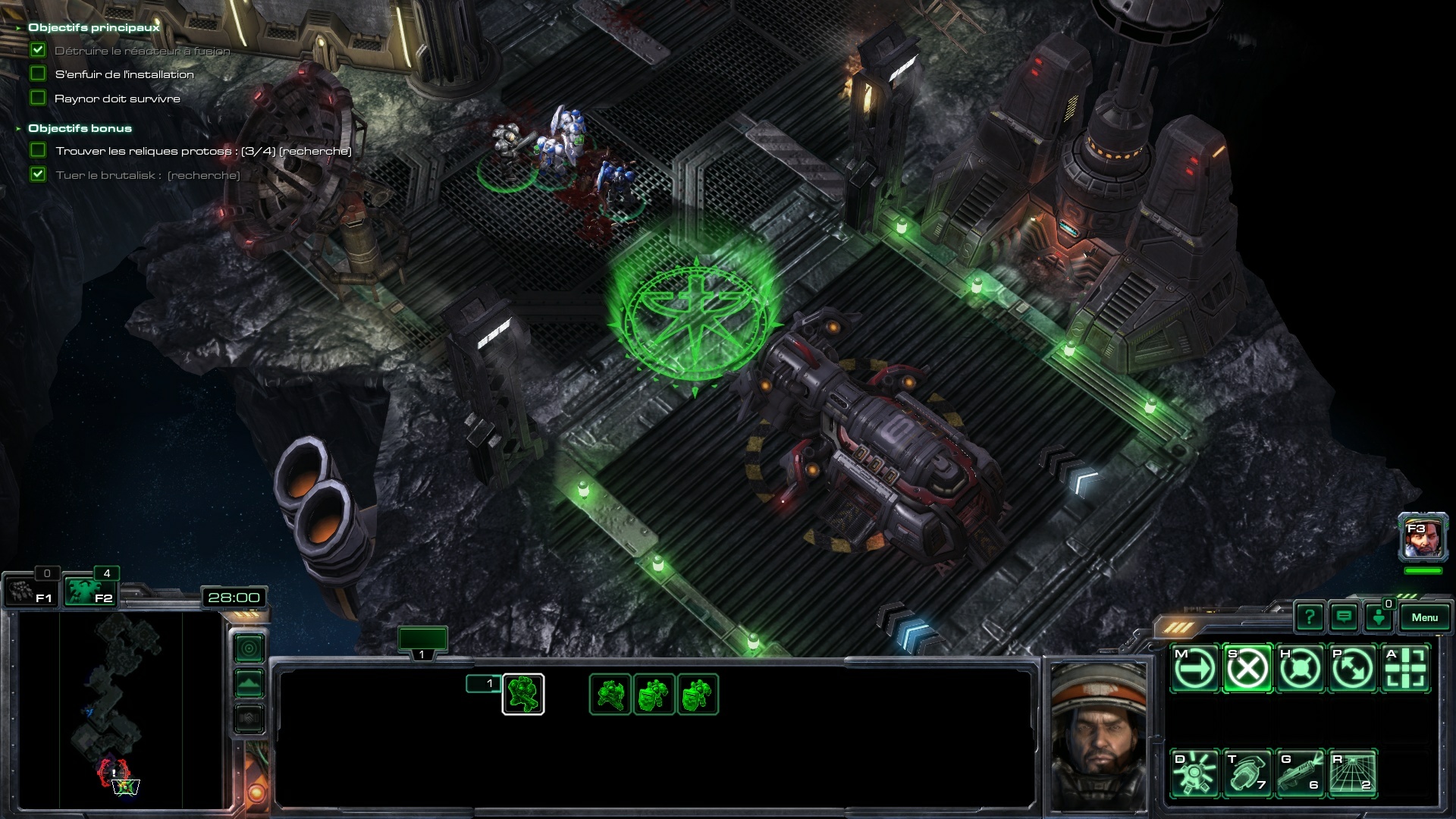The image size is (1456, 819).
Task: Use the rifle ability marked G
Action: pos(1300,773)
